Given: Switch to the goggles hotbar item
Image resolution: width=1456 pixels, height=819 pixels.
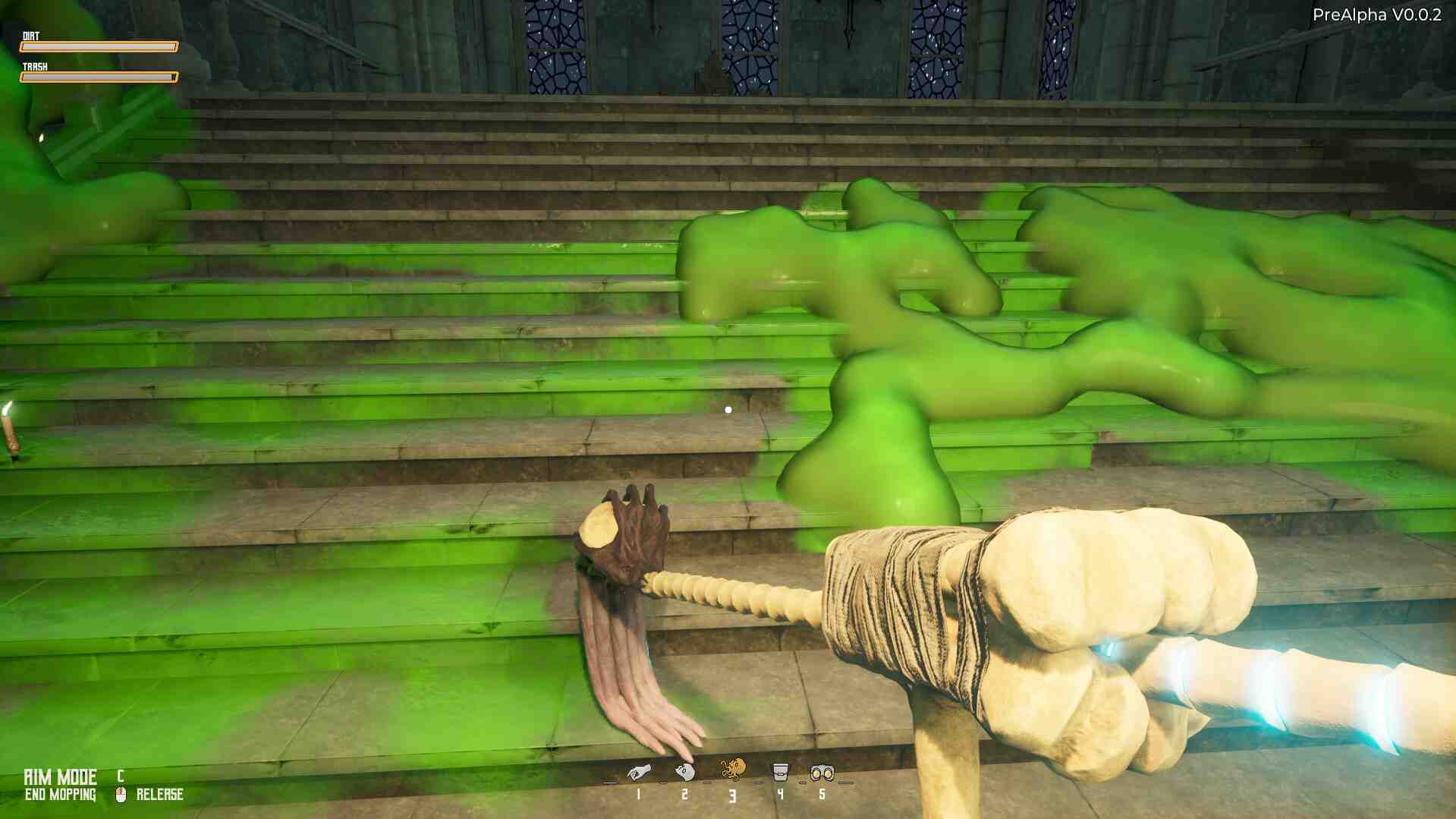Looking at the screenshot, I should [x=822, y=773].
